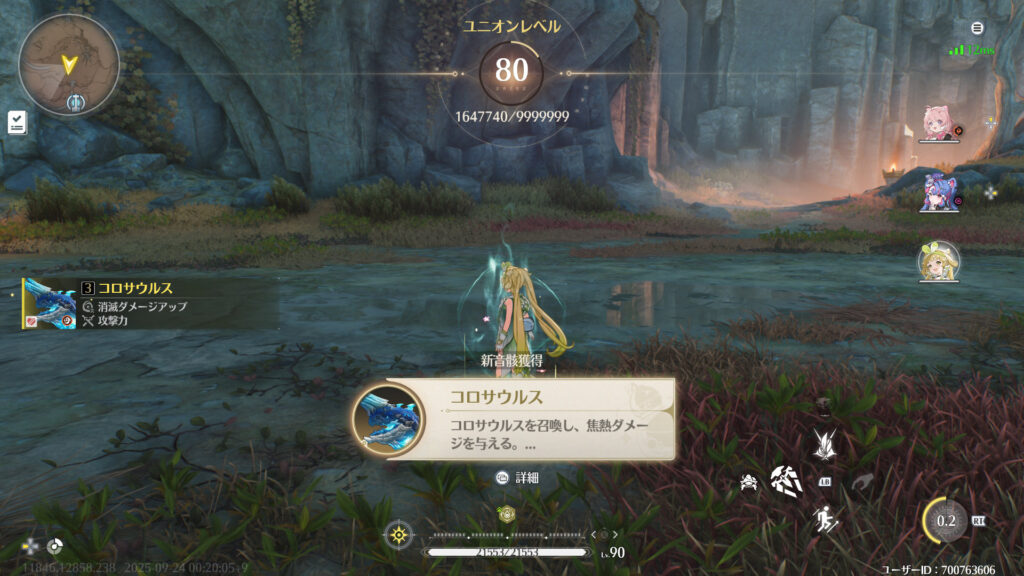Screen dimensions: 1024x576
Task: Click the compass target icon beside the health bar
Action: tap(399, 535)
